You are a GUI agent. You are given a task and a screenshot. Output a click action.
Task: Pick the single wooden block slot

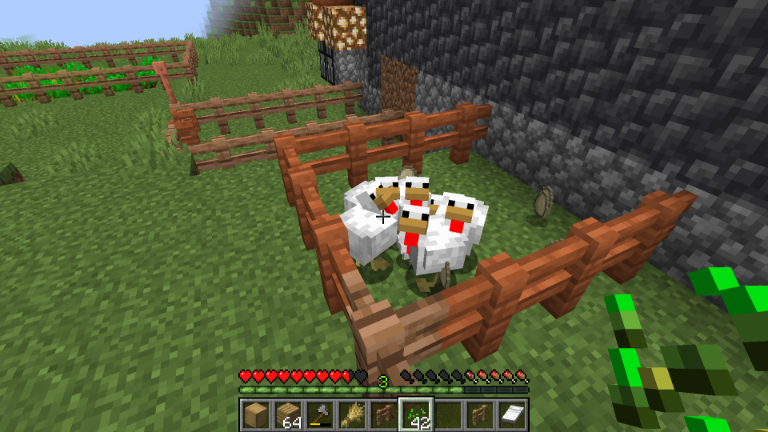(x=256, y=414)
